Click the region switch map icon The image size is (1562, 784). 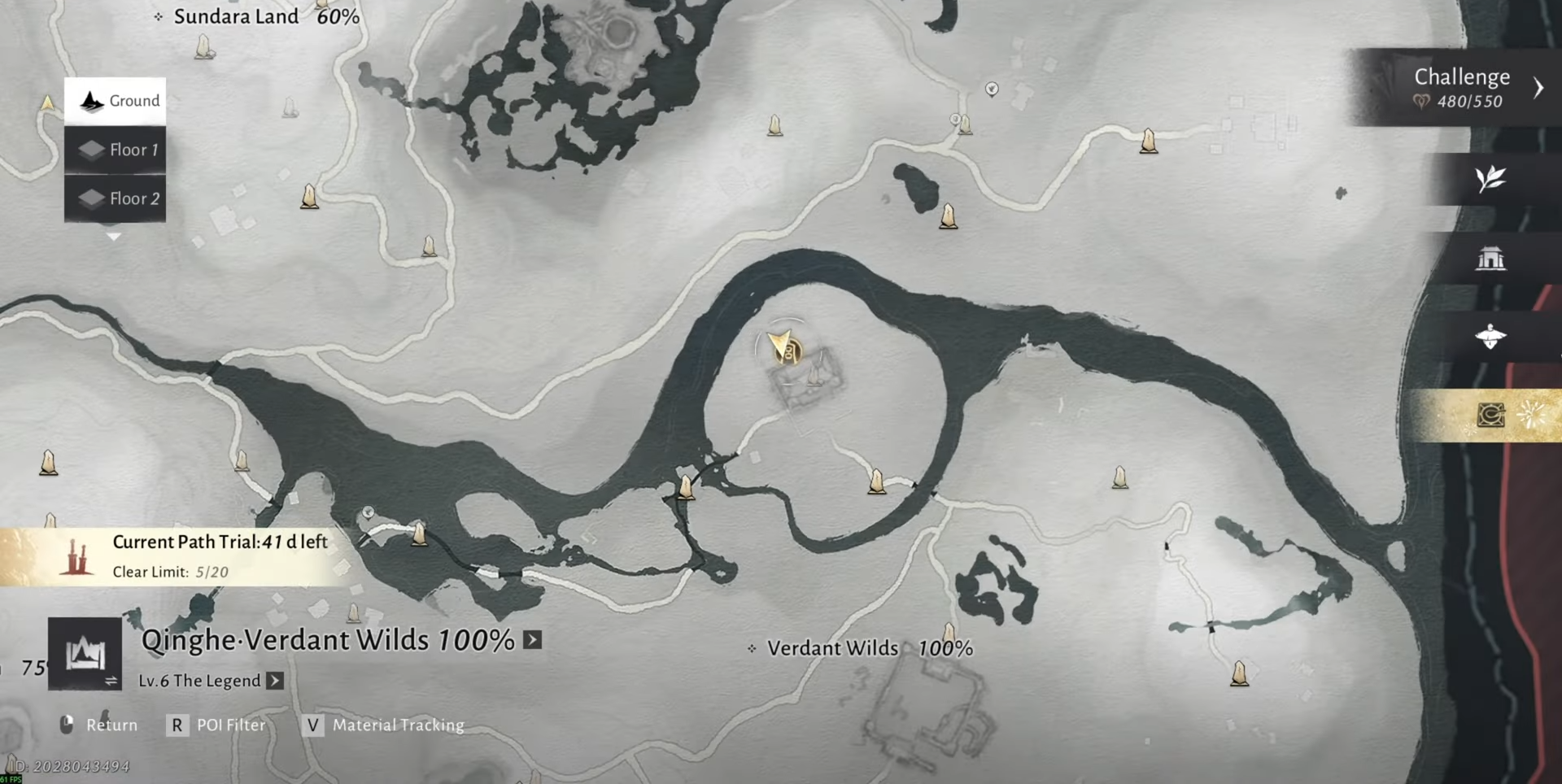pyautogui.click(x=85, y=654)
